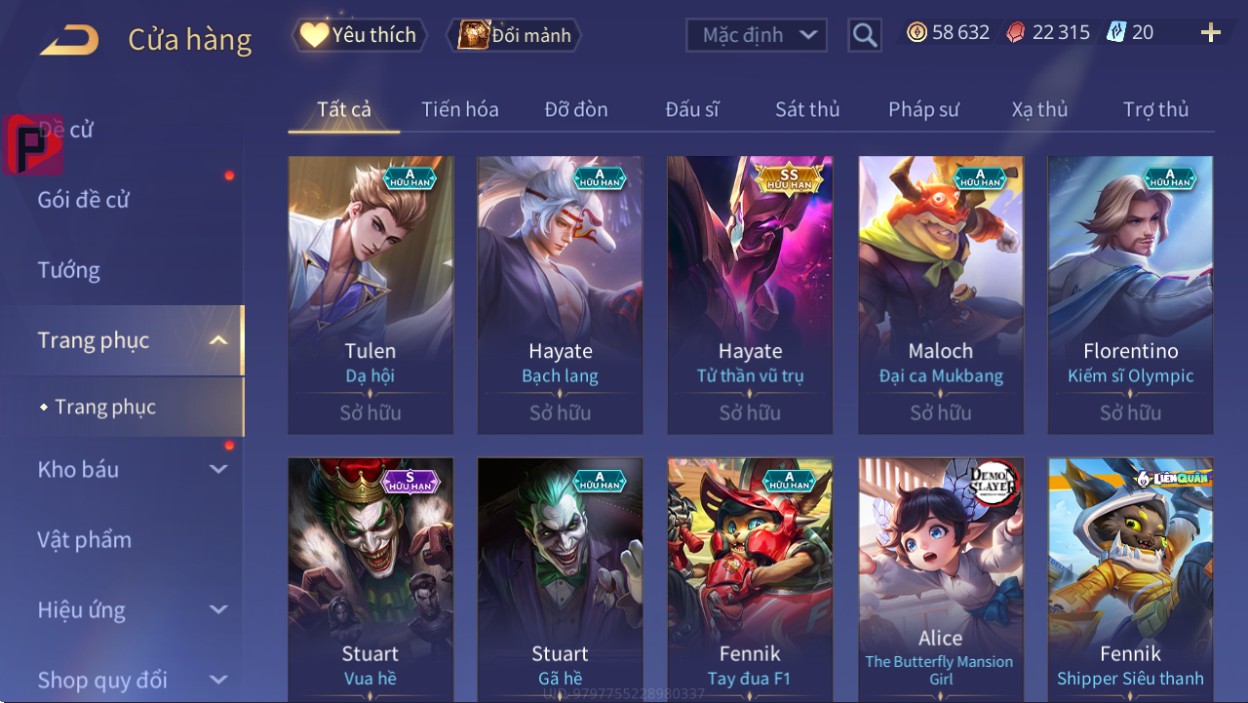Switch to the Tiến hóa tab
The height and width of the screenshot is (703, 1248).
click(460, 109)
